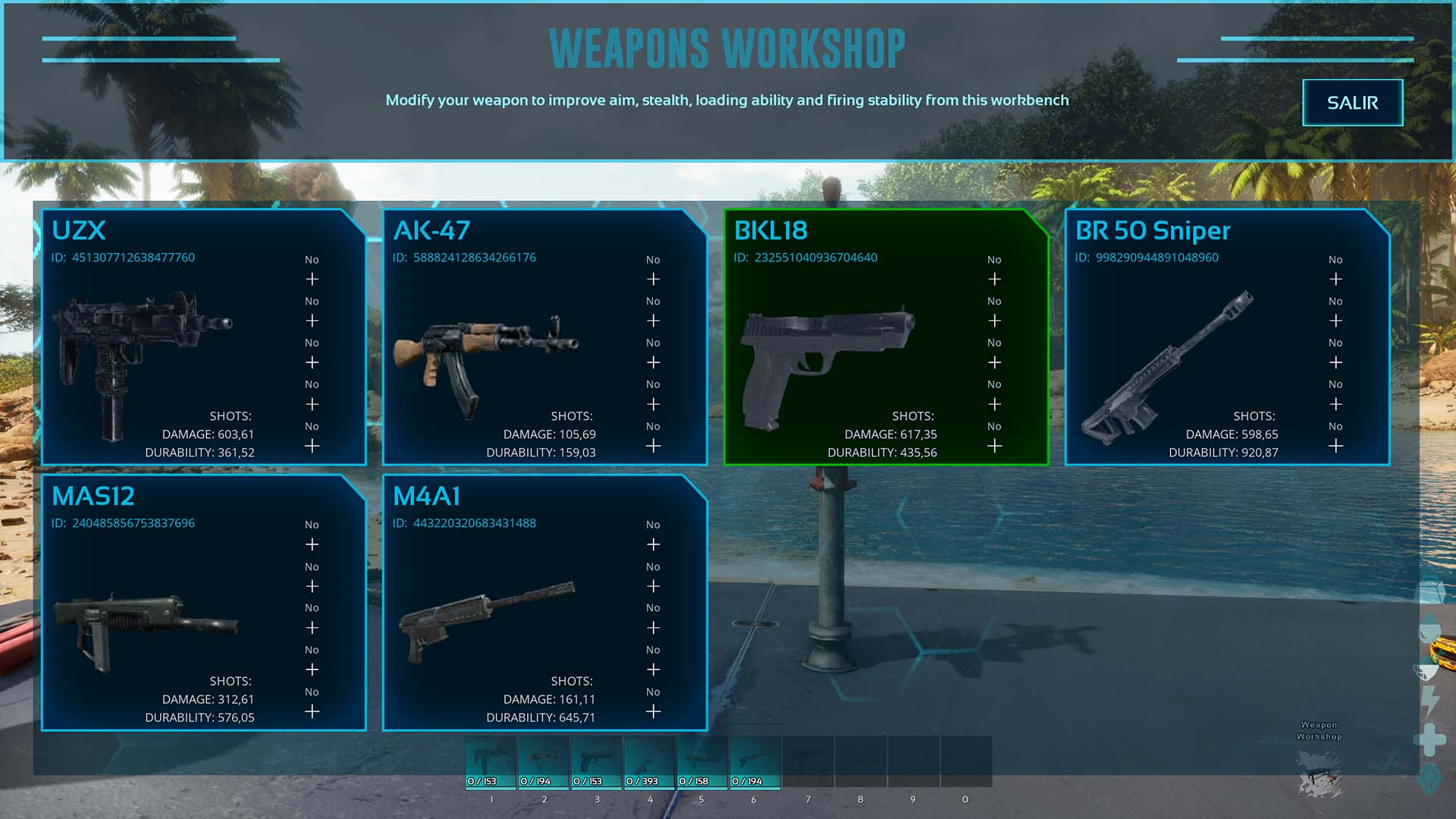
Task: Click hotbar slot 2 holding the AK-47
Action: (x=544, y=762)
